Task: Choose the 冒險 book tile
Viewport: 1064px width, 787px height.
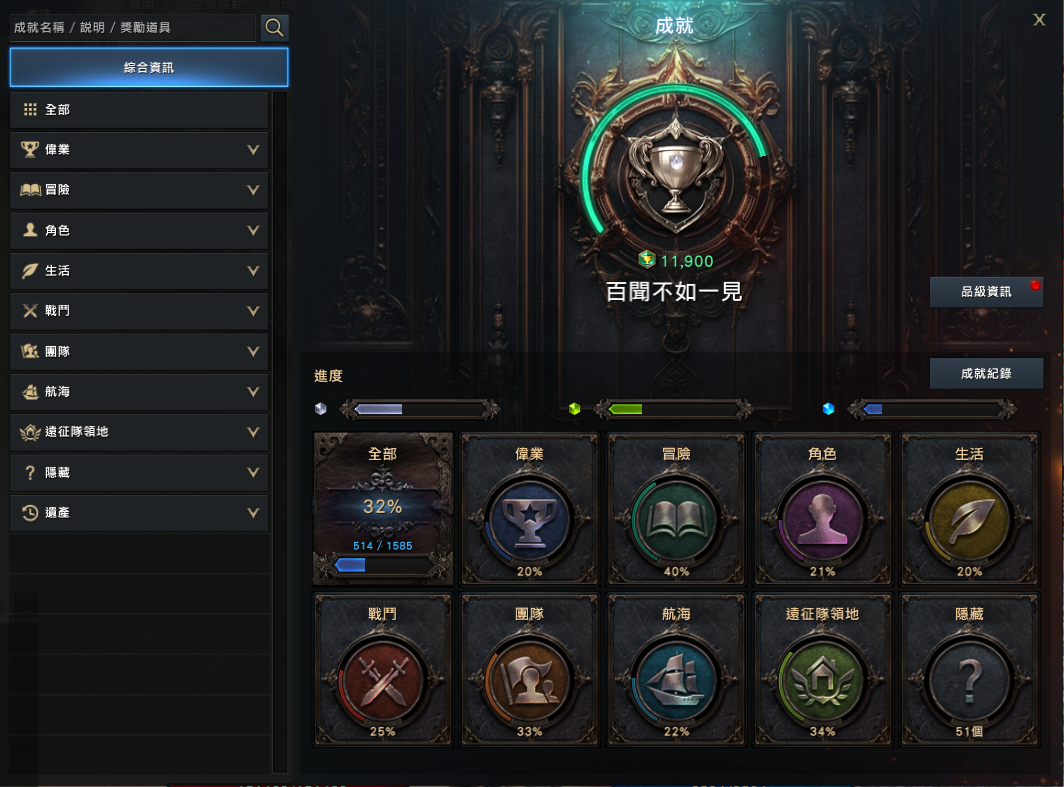Action: [676, 508]
